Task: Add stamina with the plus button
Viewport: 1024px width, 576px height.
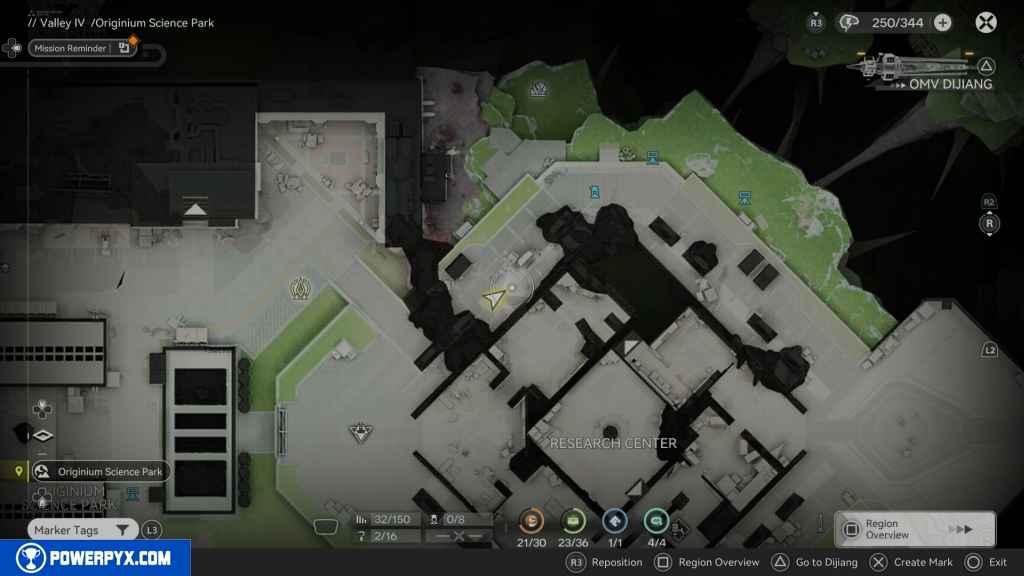Action: pos(942,22)
